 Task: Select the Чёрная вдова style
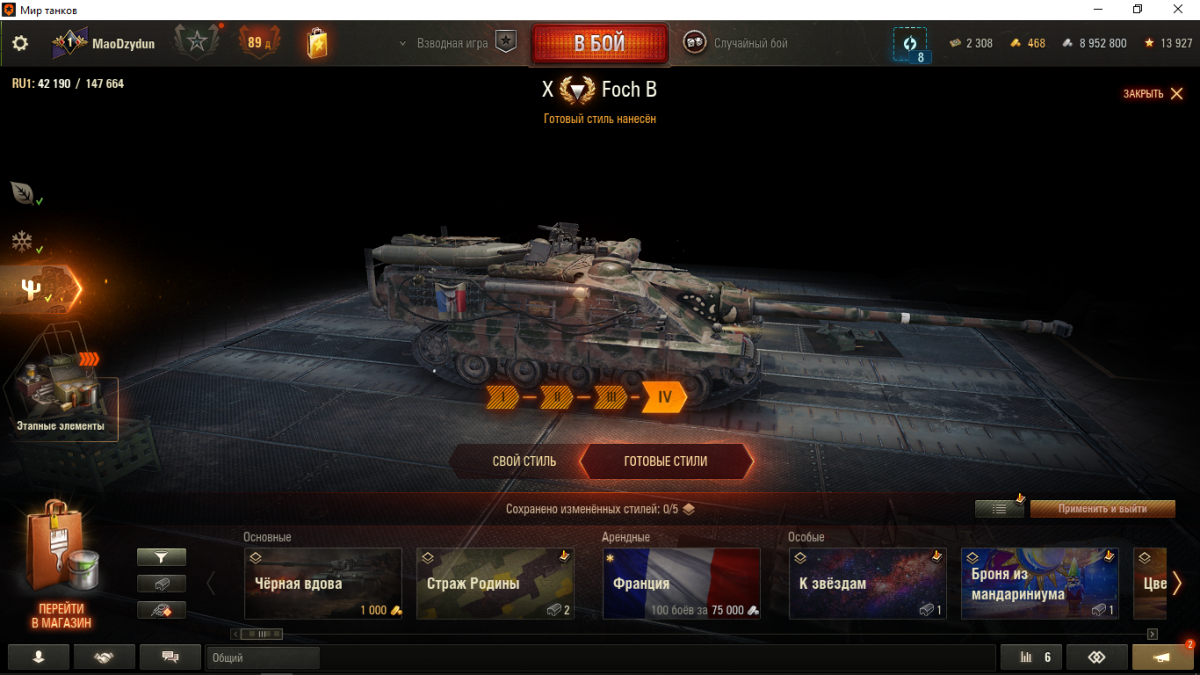pos(323,584)
